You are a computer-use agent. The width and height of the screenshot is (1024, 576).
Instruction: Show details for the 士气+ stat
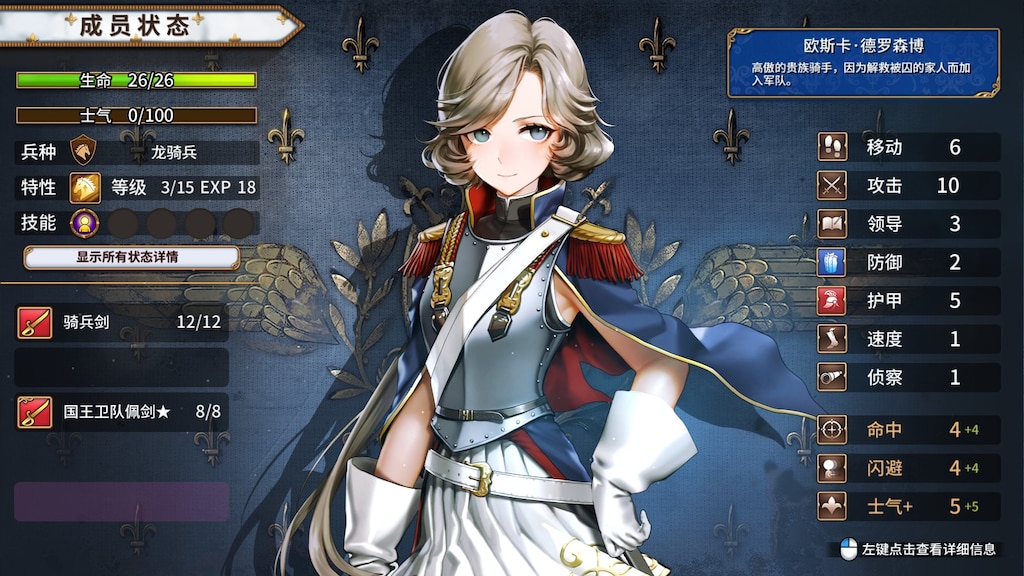click(908, 505)
